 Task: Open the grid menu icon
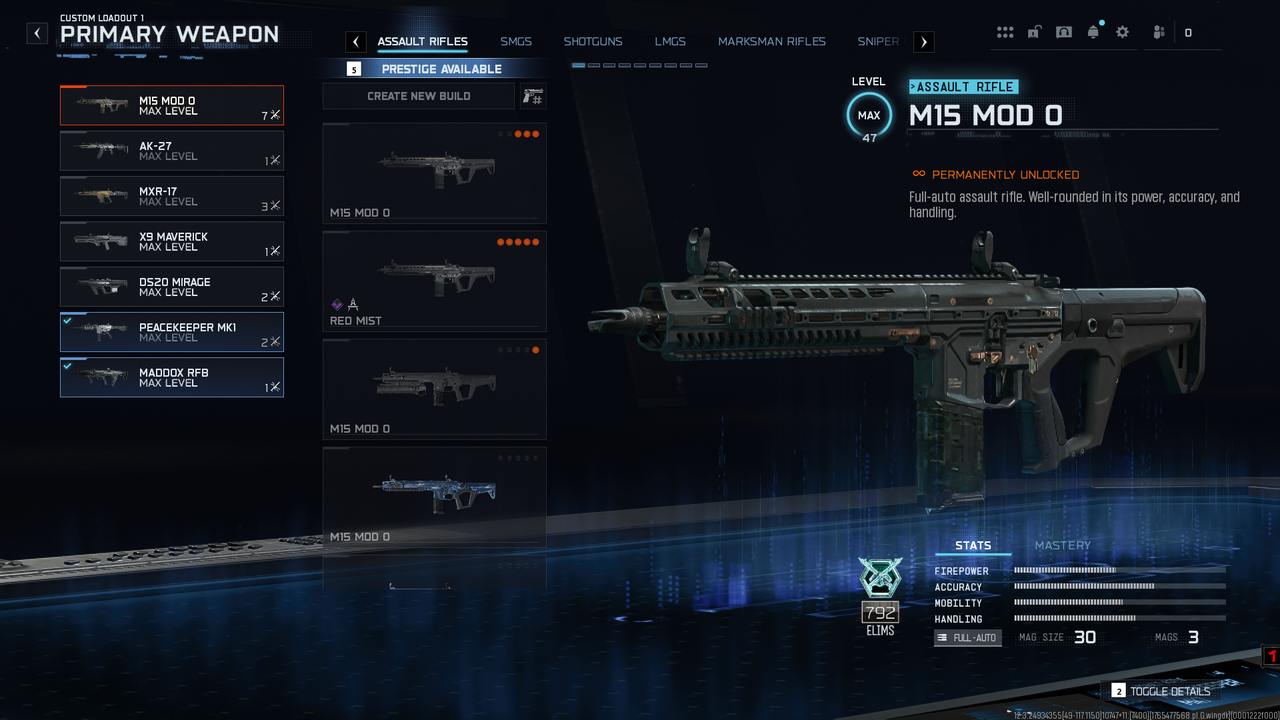coord(1005,32)
